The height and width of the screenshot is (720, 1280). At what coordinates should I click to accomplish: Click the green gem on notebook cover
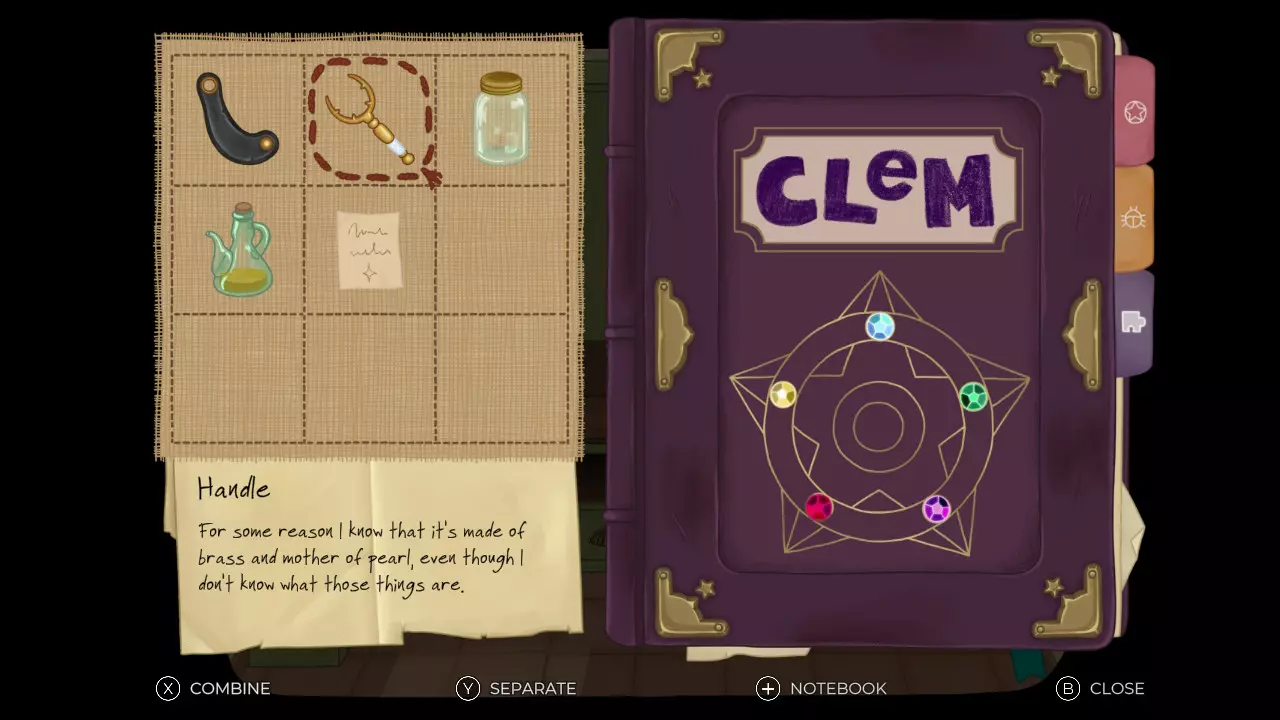click(x=973, y=397)
